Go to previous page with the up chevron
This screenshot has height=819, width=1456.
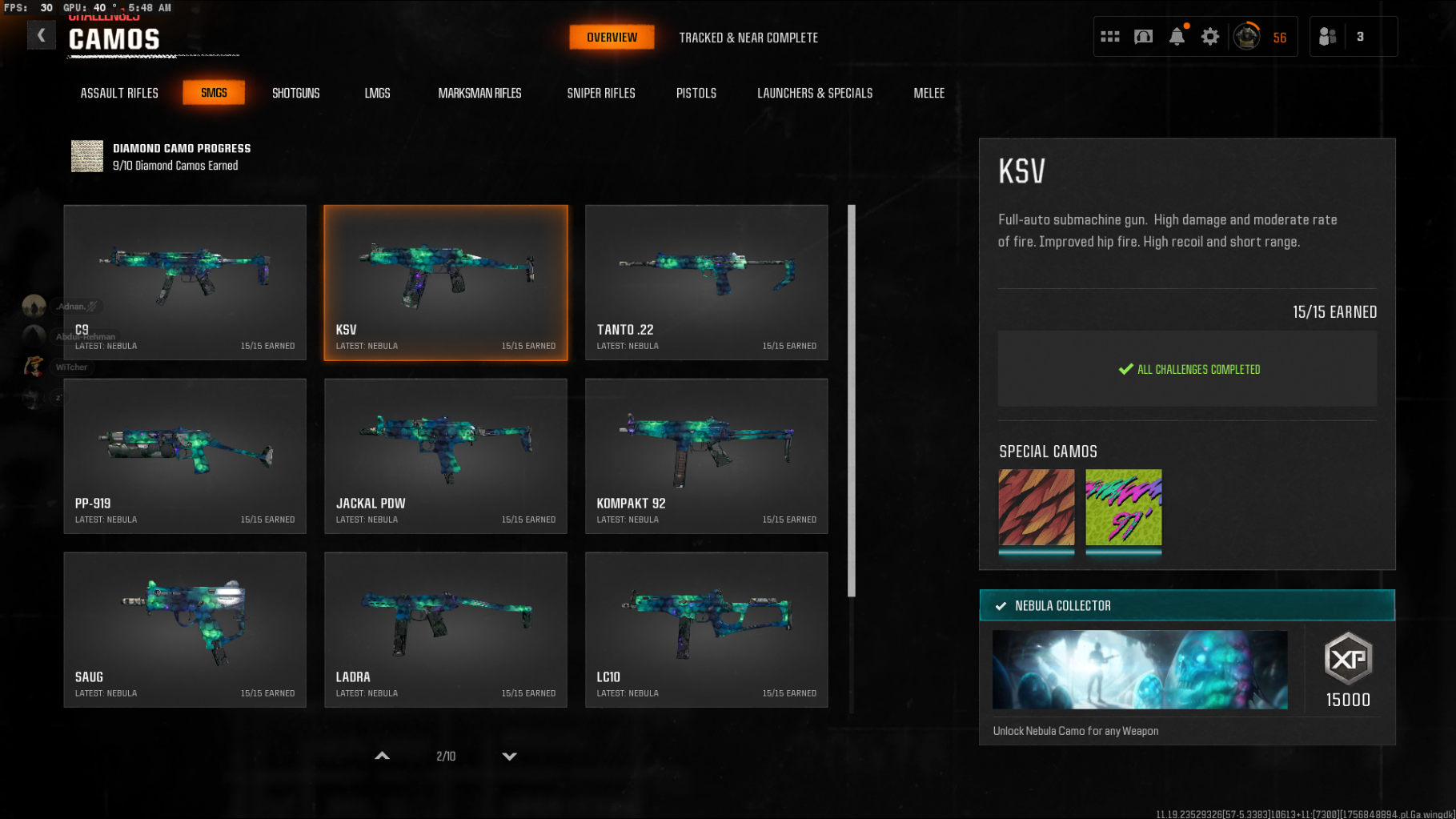coord(382,755)
